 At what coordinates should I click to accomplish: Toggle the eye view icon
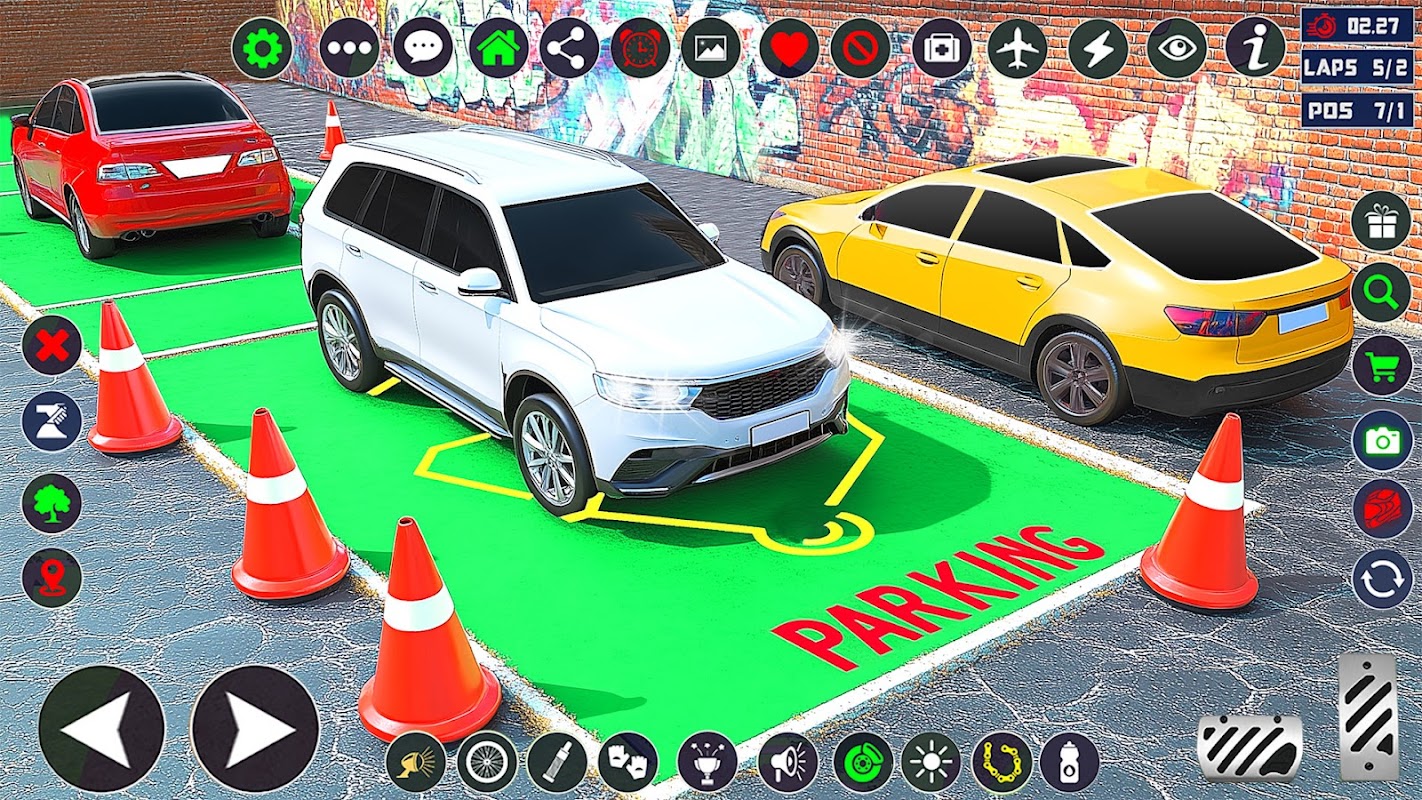[x=1176, y=49]
